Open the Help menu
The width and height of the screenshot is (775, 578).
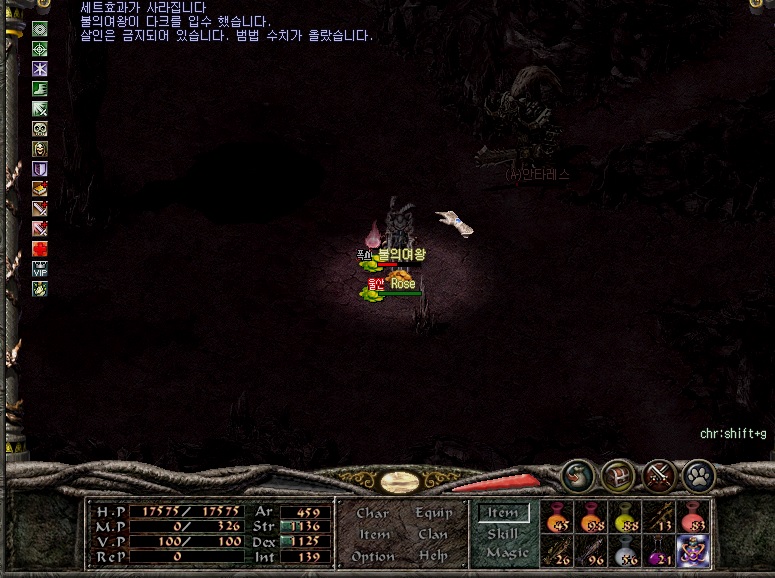pyautogui.click(x=433, y=556)
